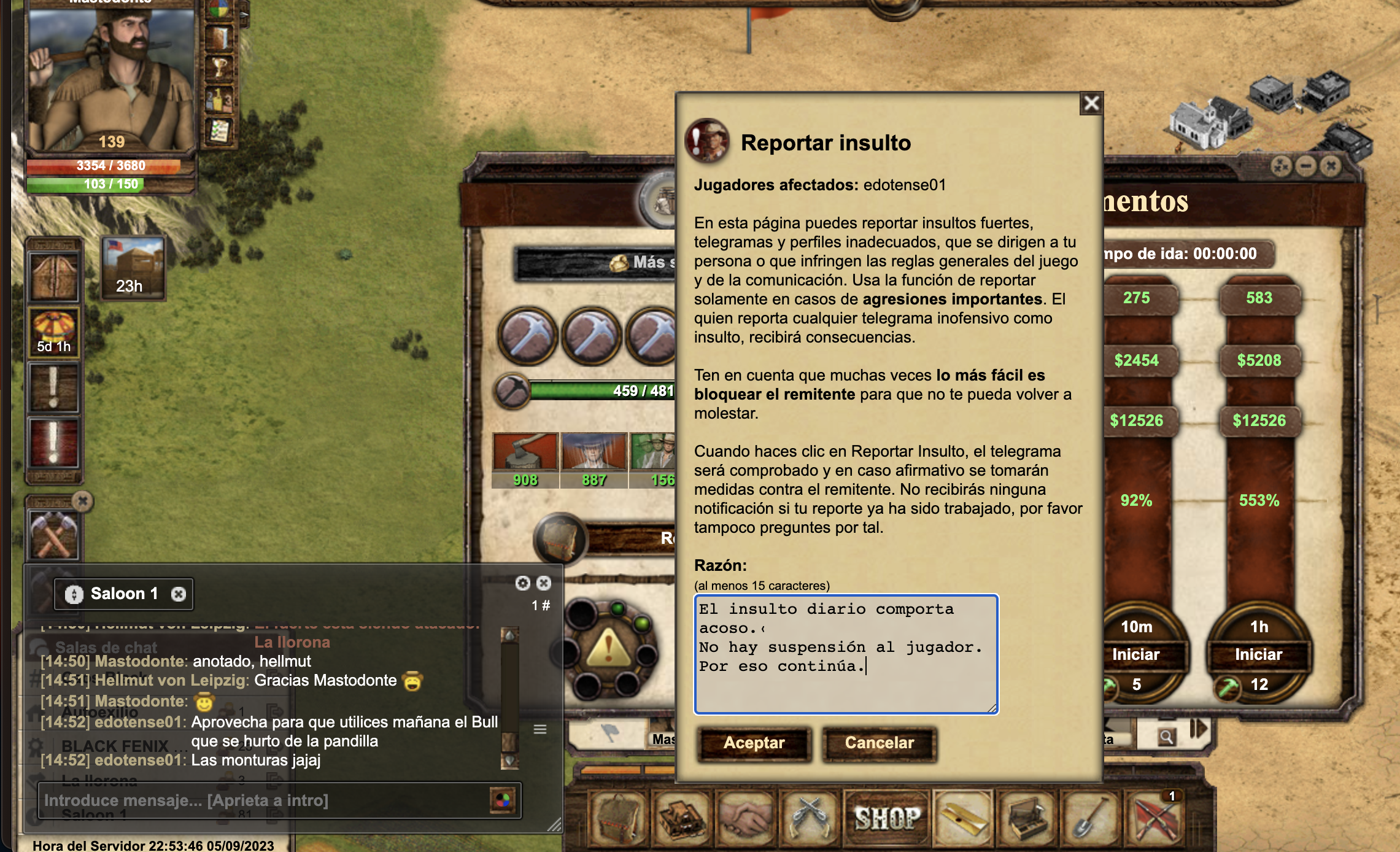The image size is (1400, 852).
Task: Start the 1h job with Iniciar
Action: [x=1258, y=655]
